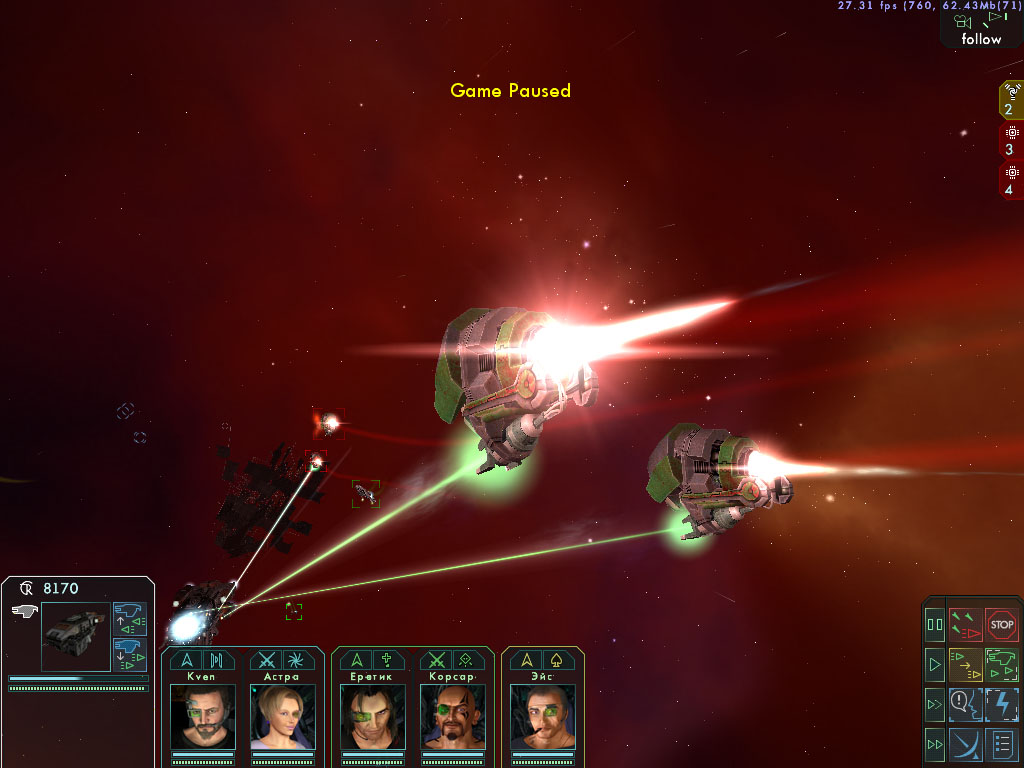Toggle the pause button with two bars
Image resolution: width=1024 pixels, height=768 pixels.
[935, 624]
